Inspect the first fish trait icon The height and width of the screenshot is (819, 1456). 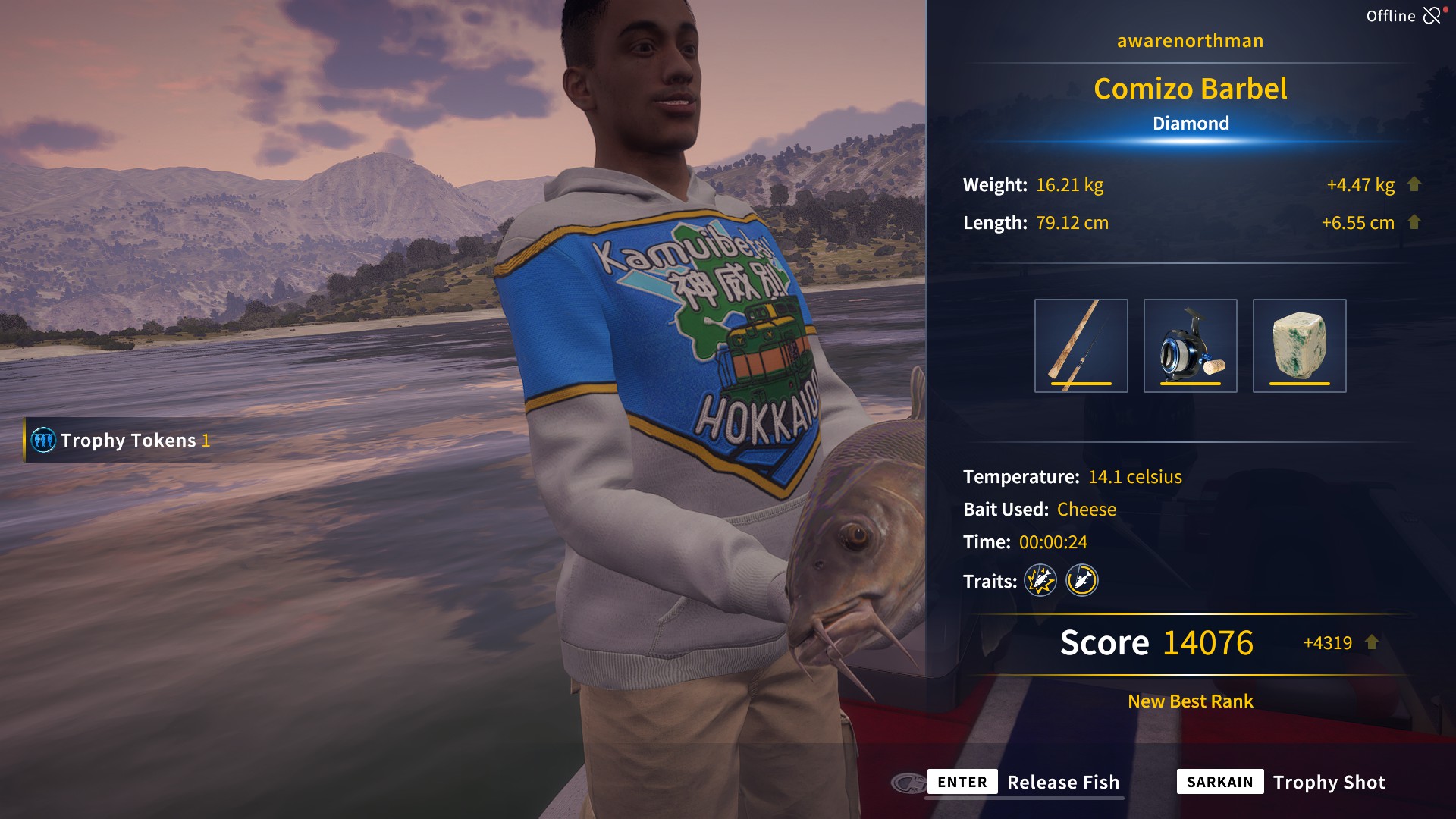[x=1040, y=581]
